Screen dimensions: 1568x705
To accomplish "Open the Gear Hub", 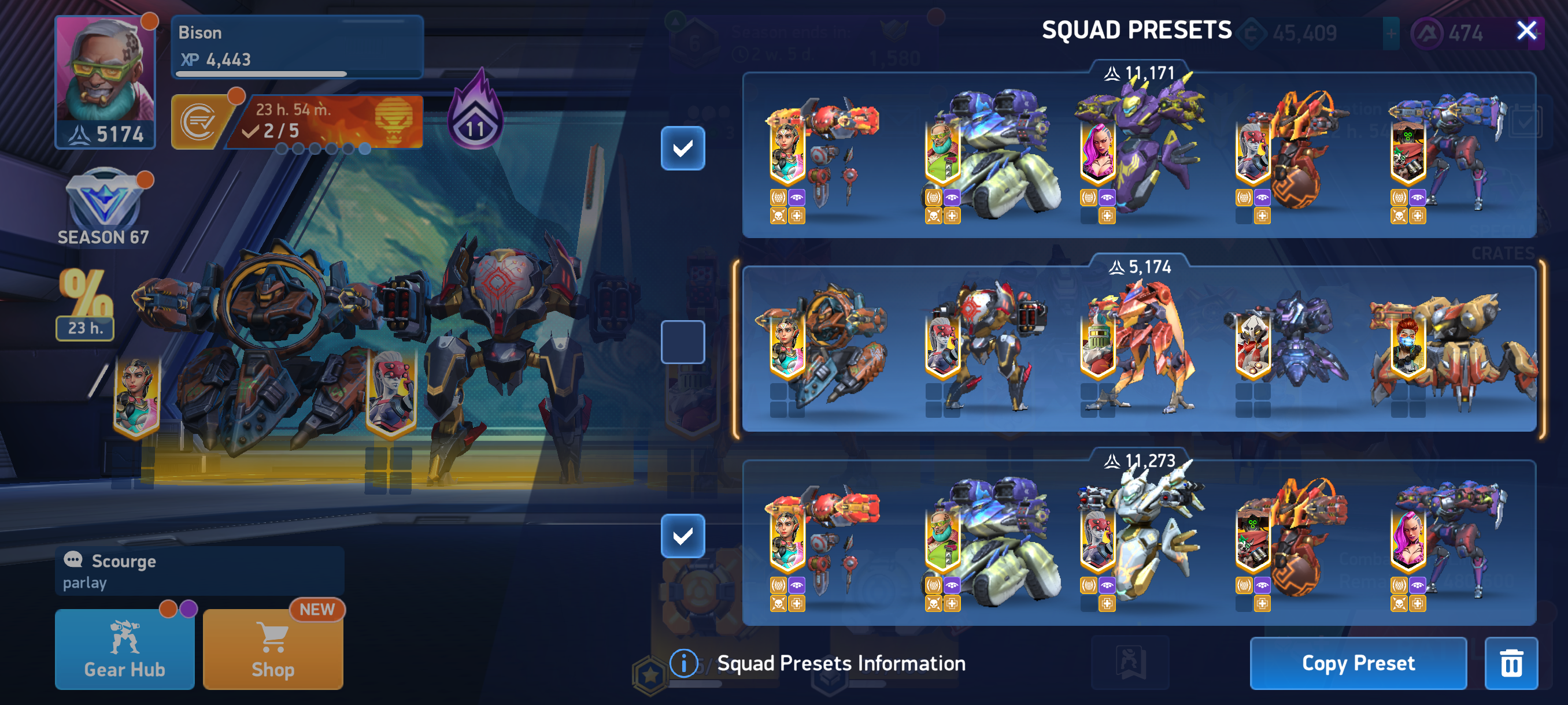I will point(125,648).
